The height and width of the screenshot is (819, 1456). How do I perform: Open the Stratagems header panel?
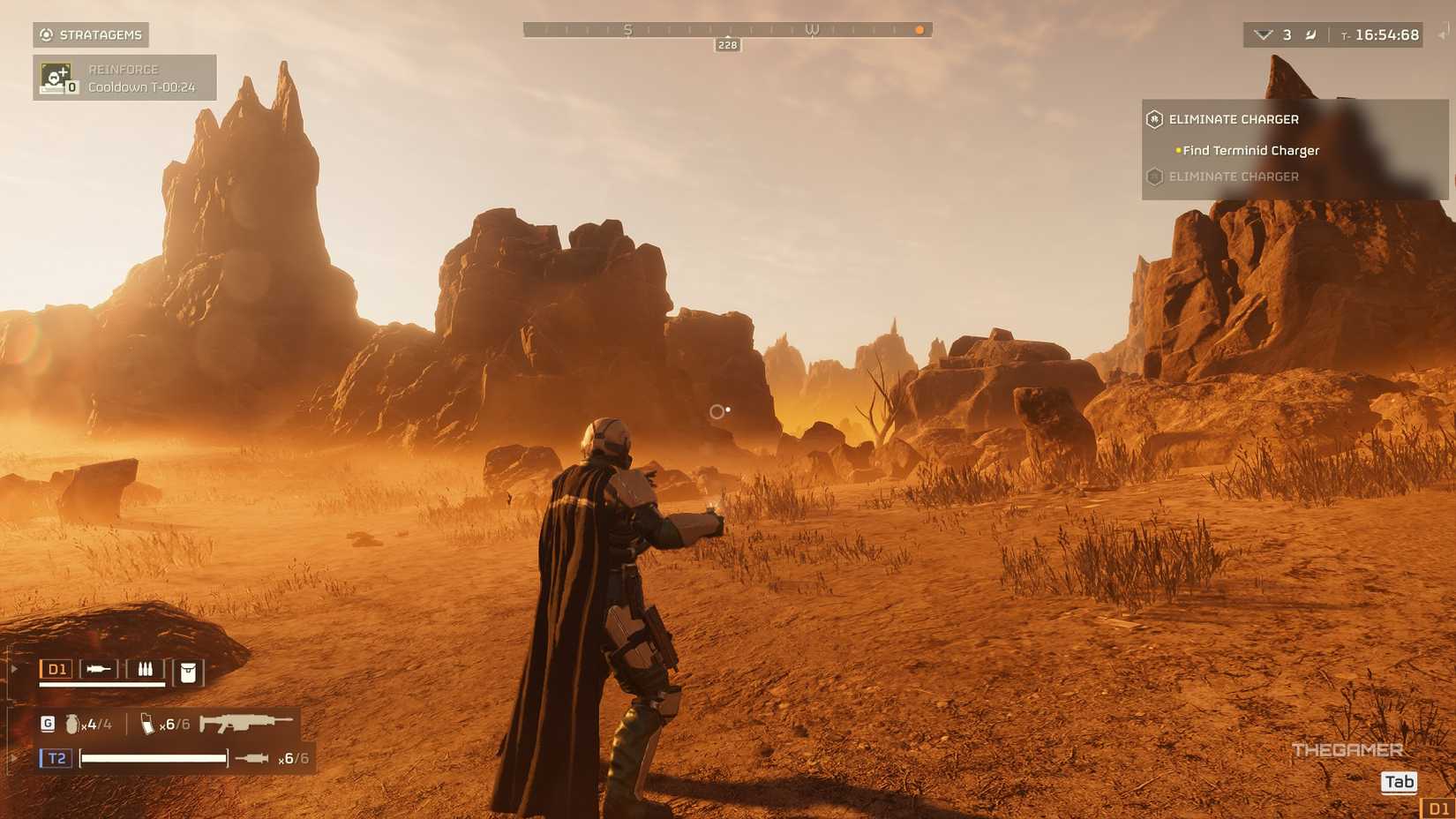point(91,34)
